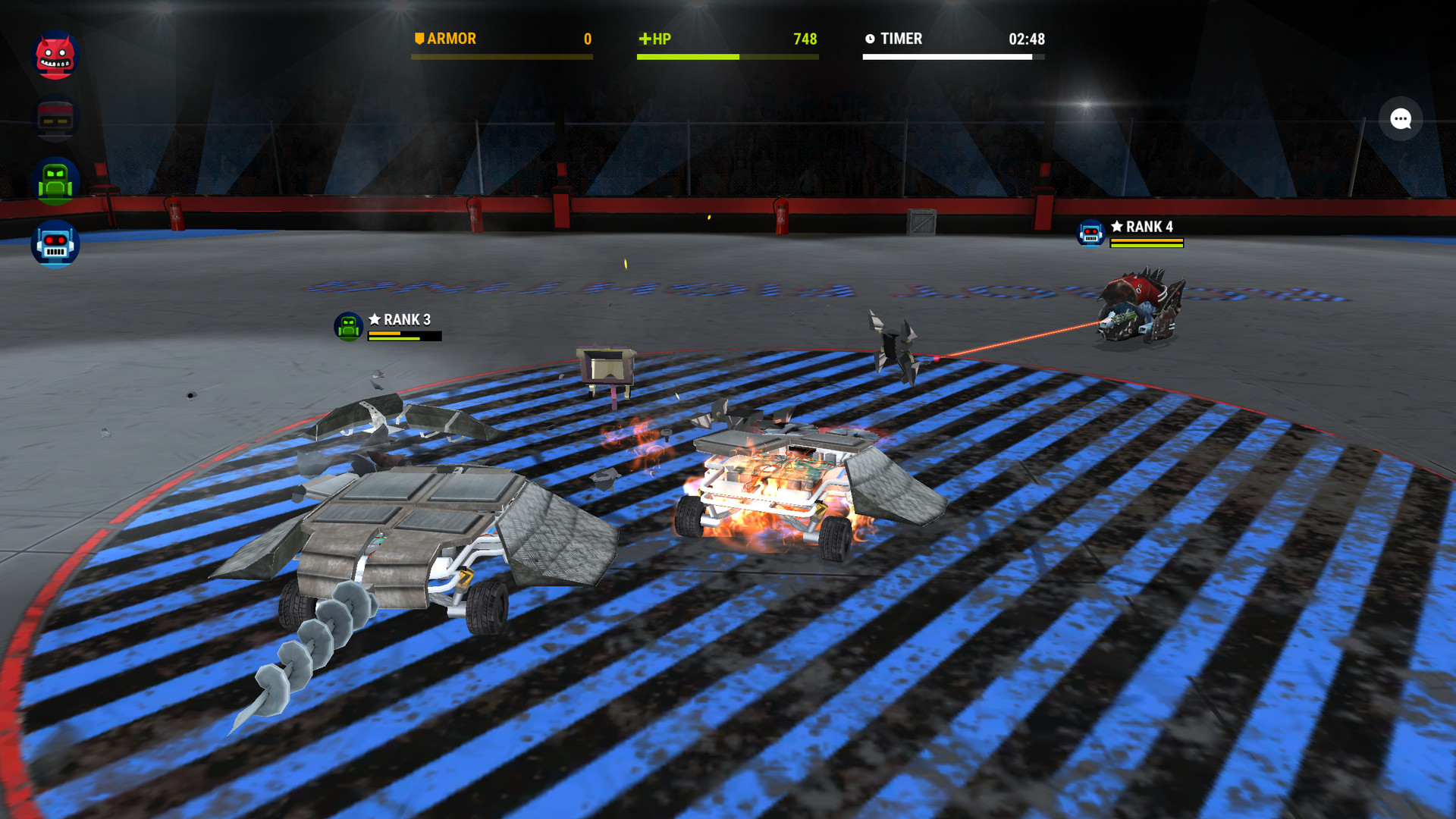The image size is (1456, 819).
Task: Click the RANK 4 label
Action: [x=1148, y=225]
